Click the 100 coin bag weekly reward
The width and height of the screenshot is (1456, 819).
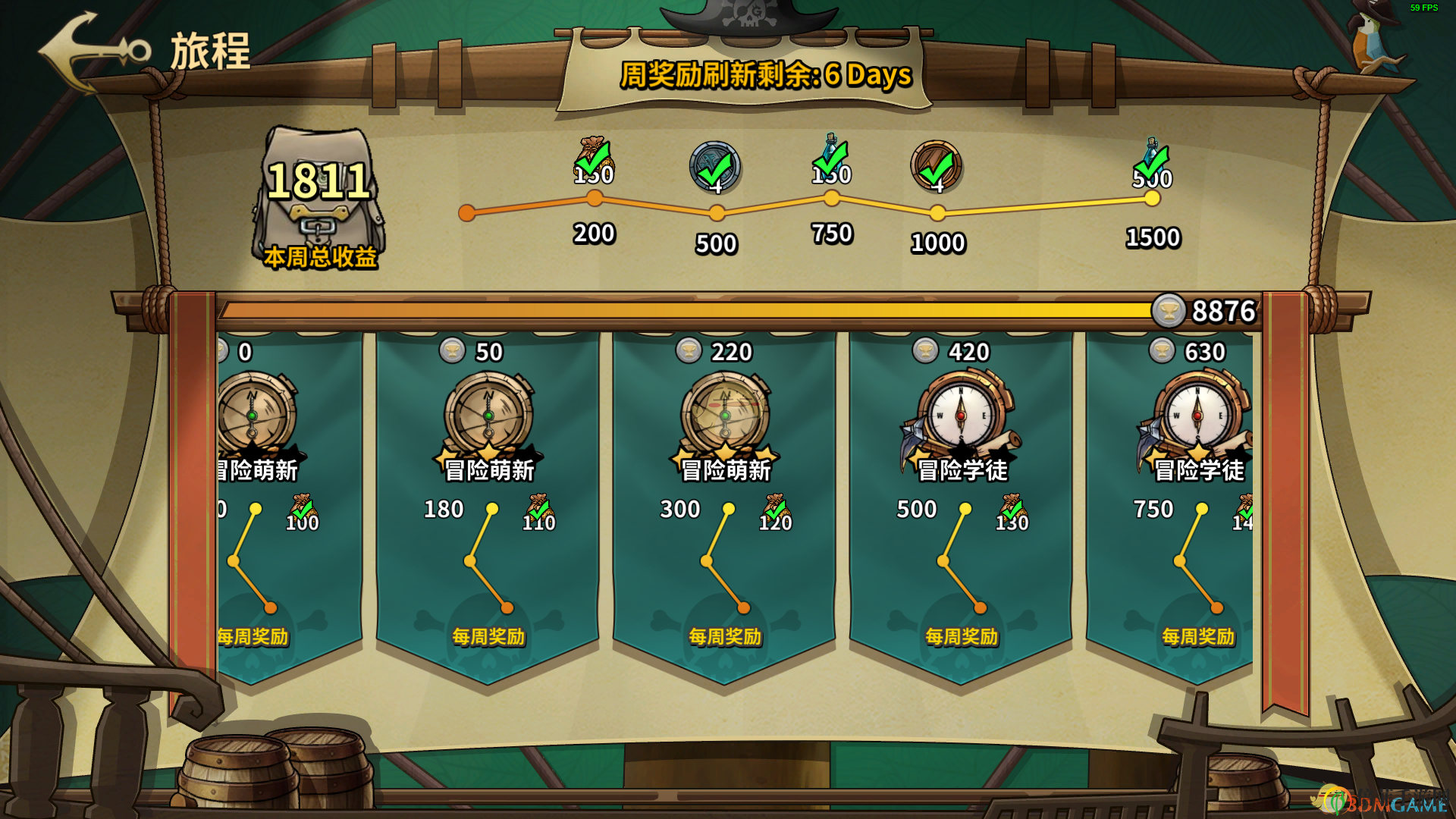coord(303,513)
